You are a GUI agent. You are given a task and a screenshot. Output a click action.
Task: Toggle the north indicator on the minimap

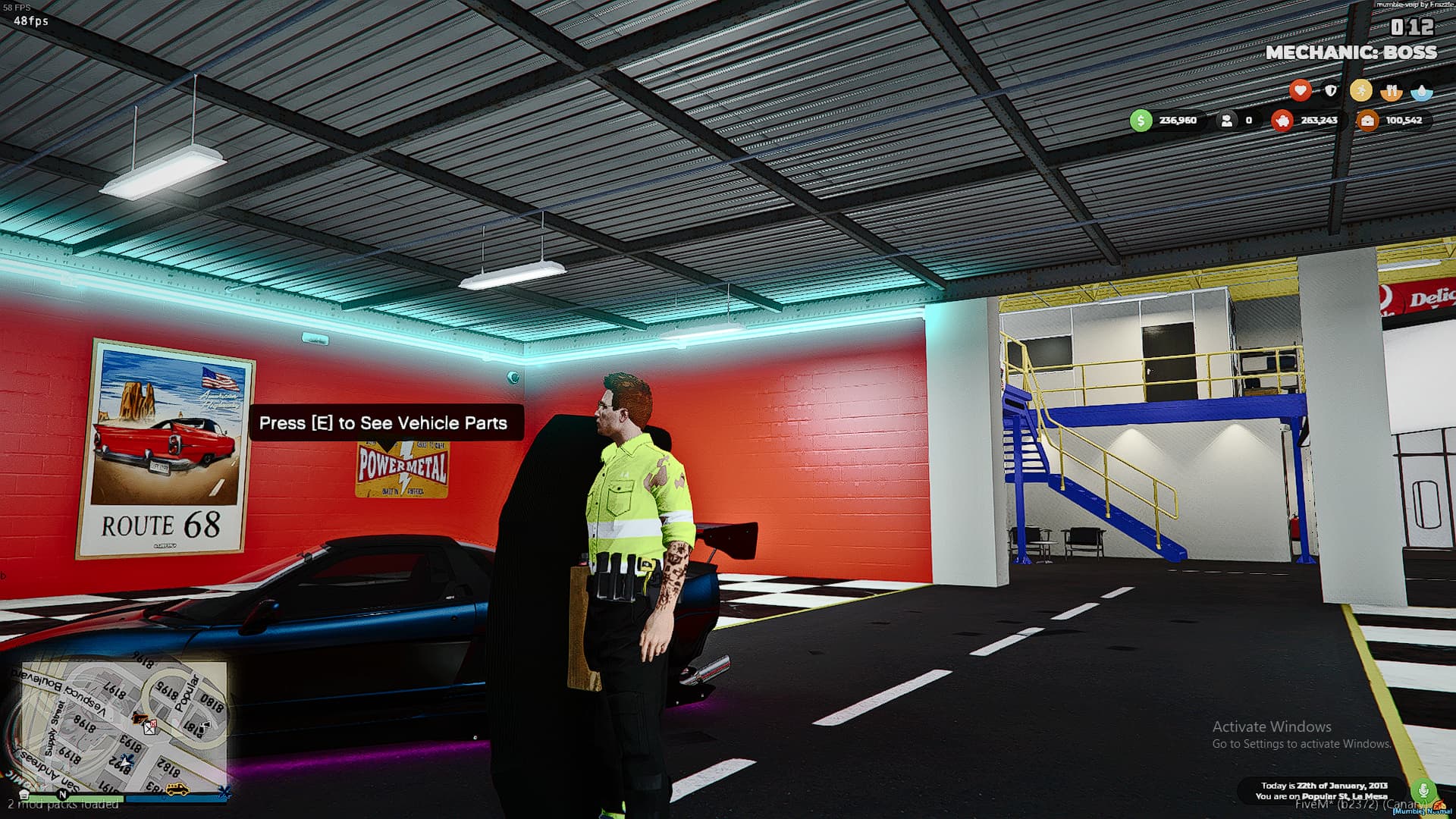(62, 795)
